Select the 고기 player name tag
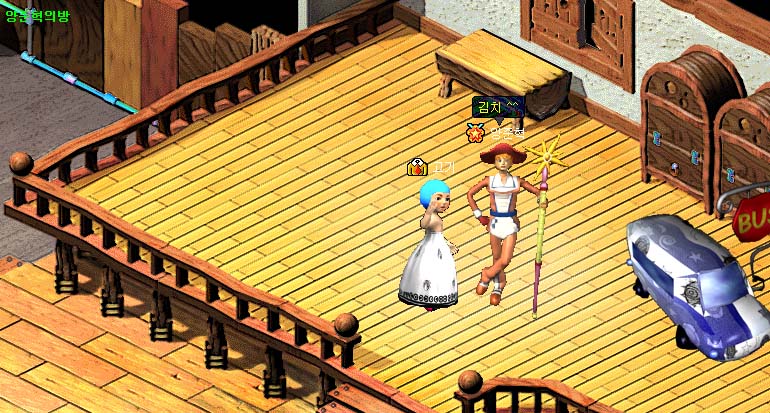770x413 pixels. (441, 167)
